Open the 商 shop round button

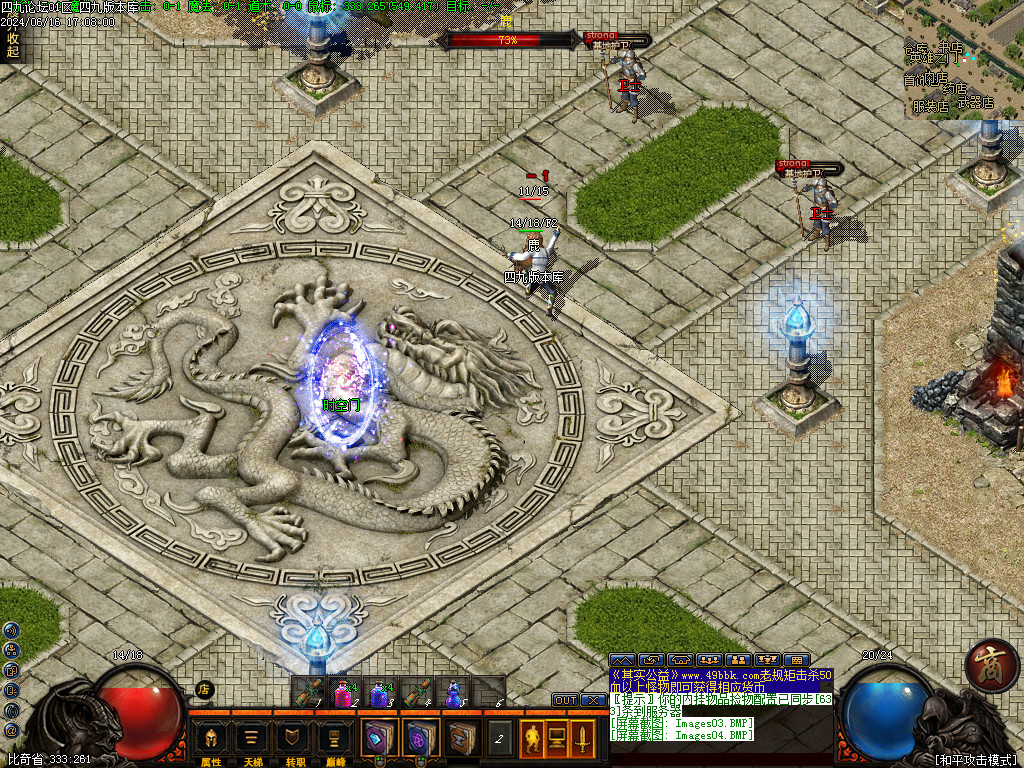991,666
